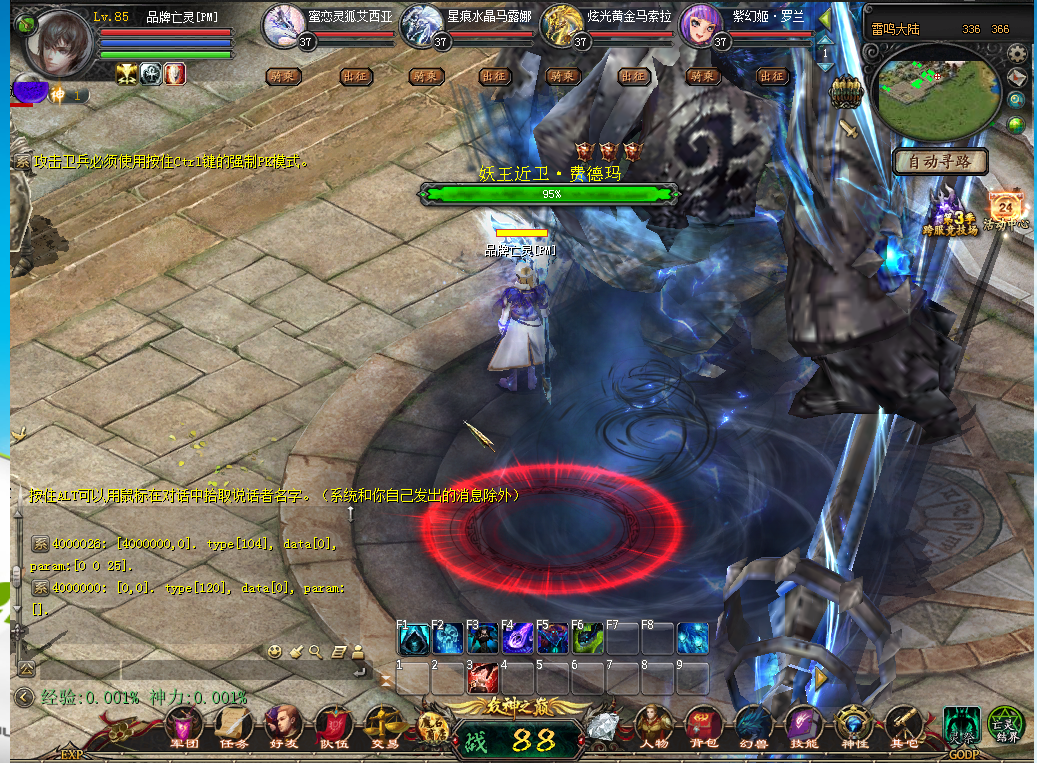Open the 技能 skills panel

point(803,725)
